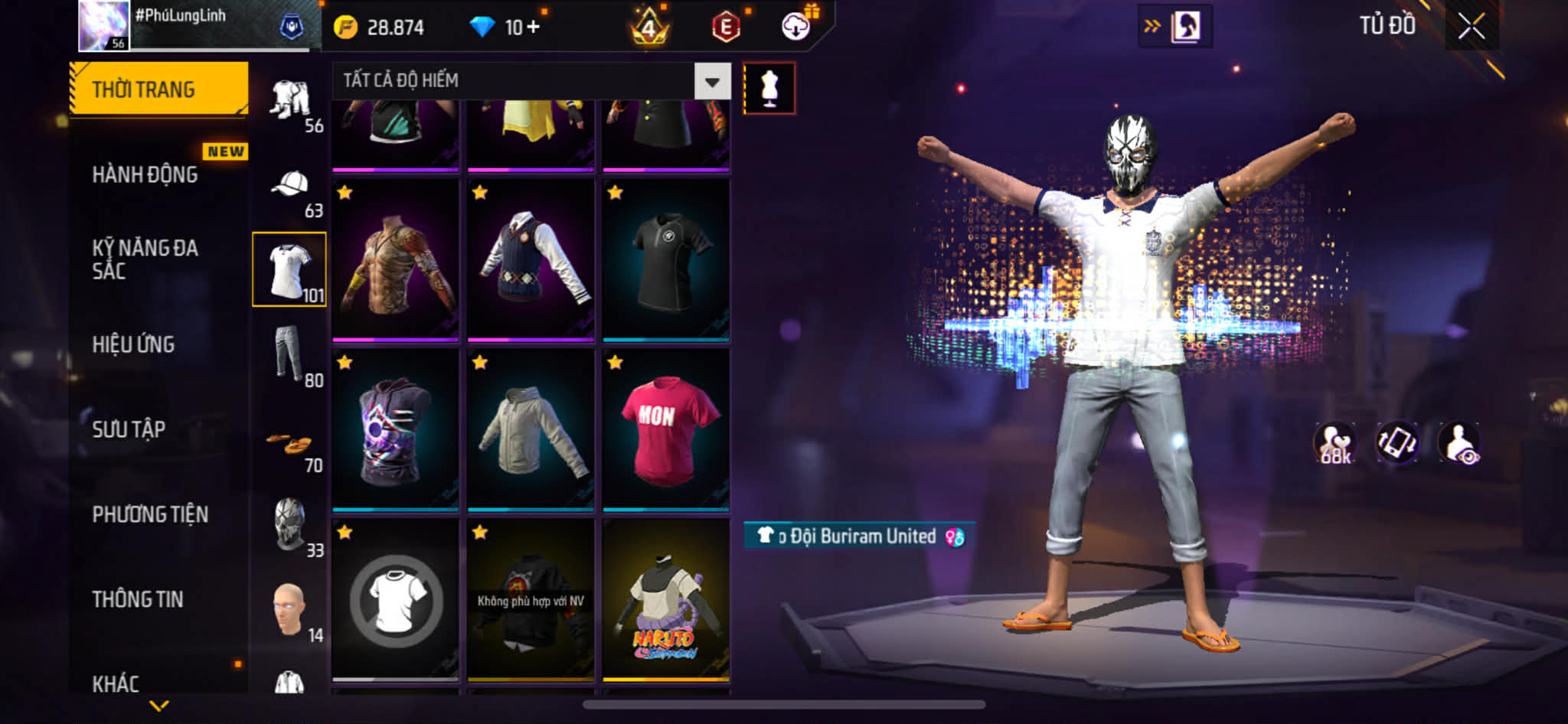Select the grey hoodie jacket
Viewport: 1568px width, 724px height.
[531, 430]
